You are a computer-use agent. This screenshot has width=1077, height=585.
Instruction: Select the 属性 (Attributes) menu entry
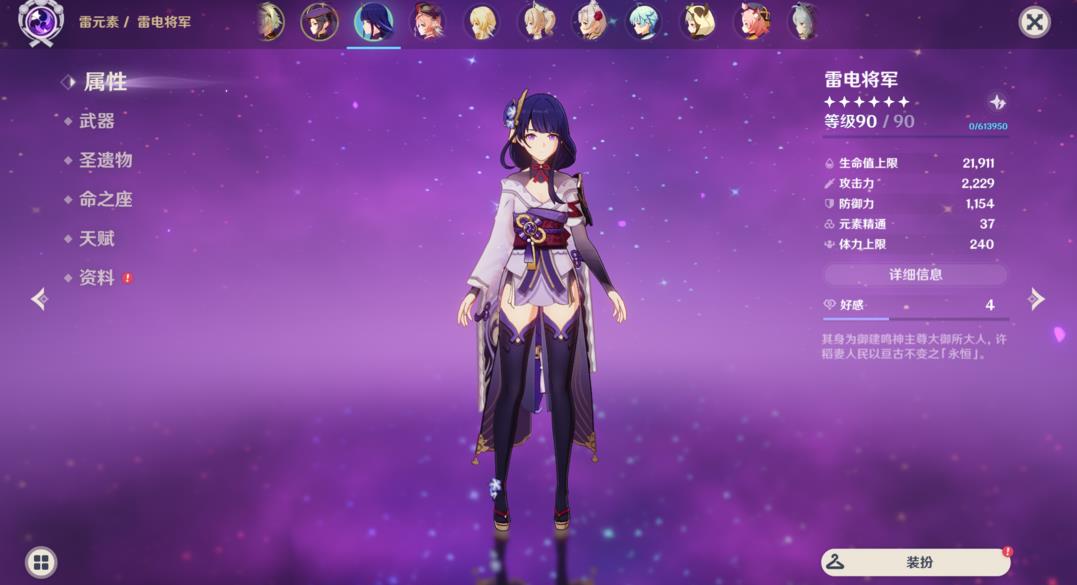click(x=105, y=82)
